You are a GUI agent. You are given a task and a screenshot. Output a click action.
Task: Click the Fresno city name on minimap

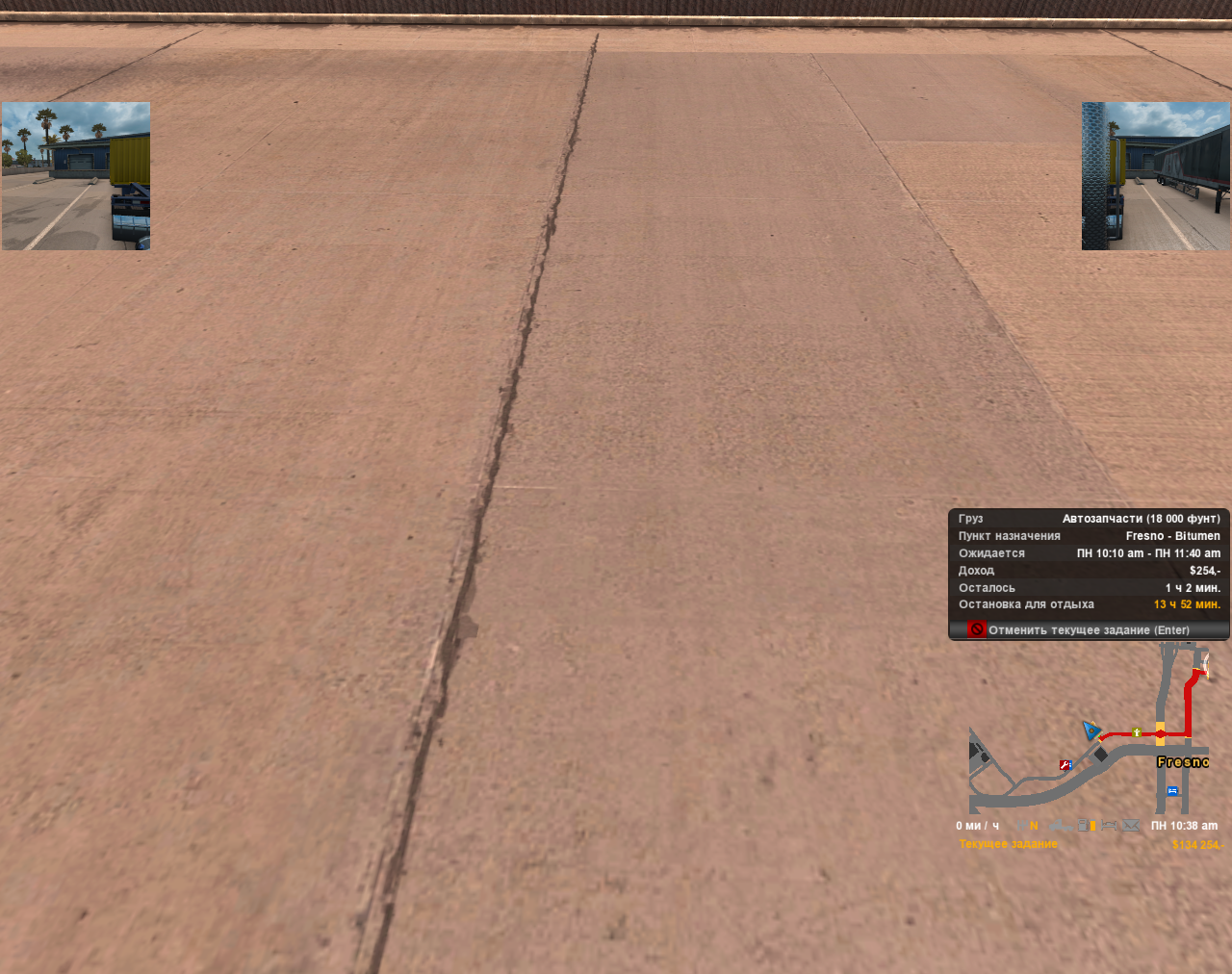(x=1183, y=761)
